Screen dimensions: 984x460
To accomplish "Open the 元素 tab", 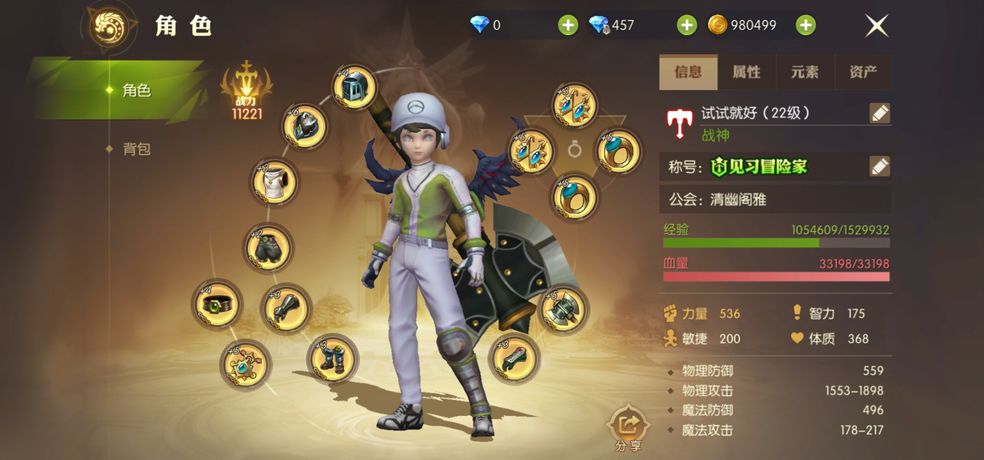I will click(804, 72).
